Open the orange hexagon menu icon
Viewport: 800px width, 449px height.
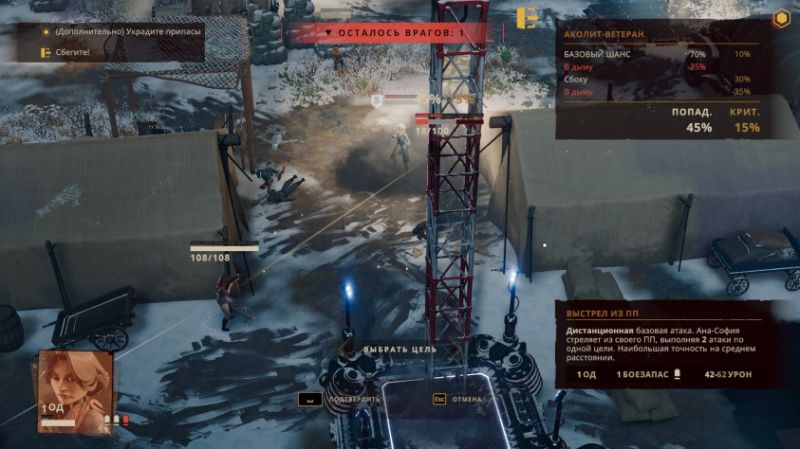[x=780, y=18]
